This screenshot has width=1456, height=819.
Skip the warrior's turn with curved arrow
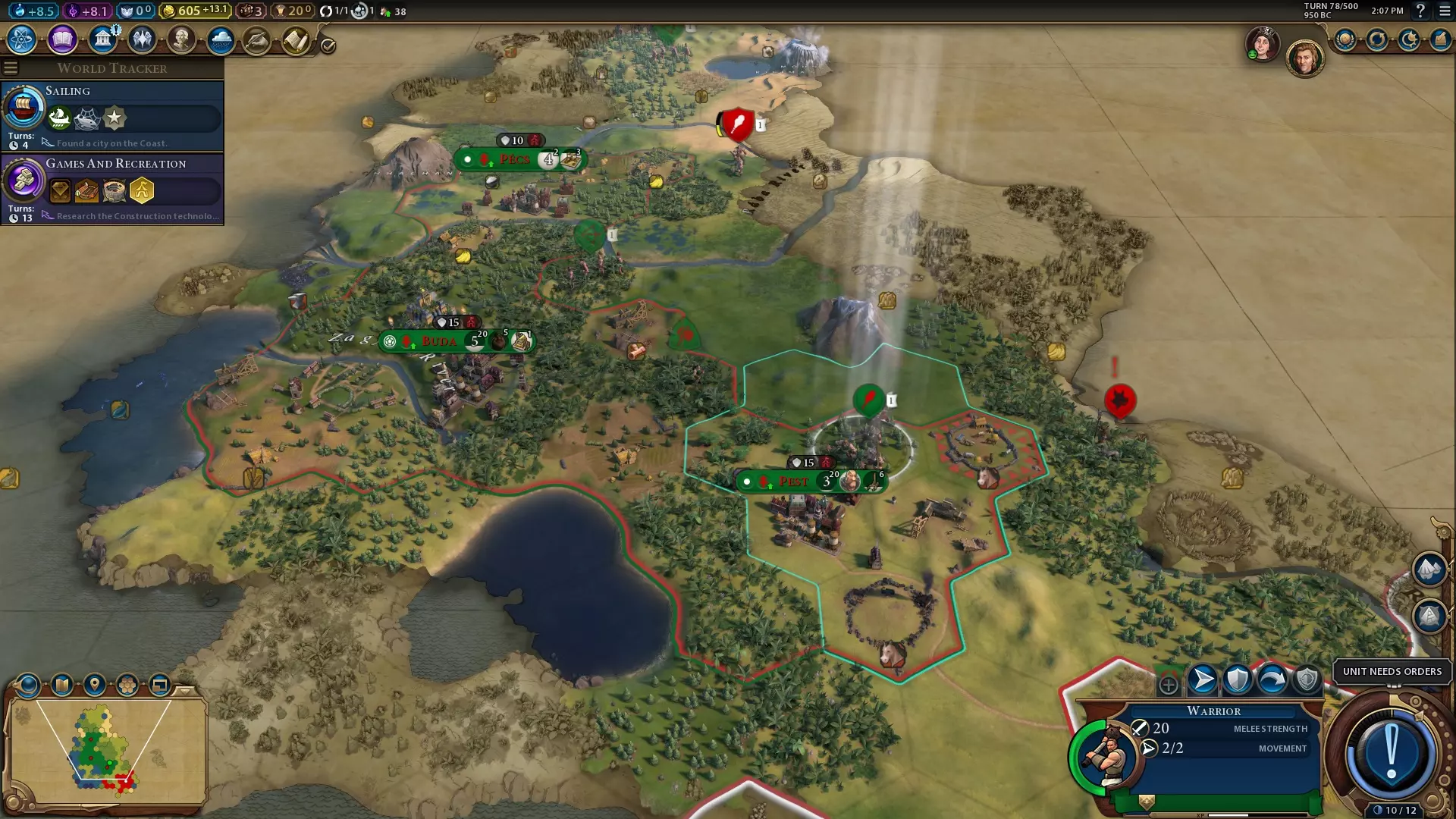[1272, 679]
